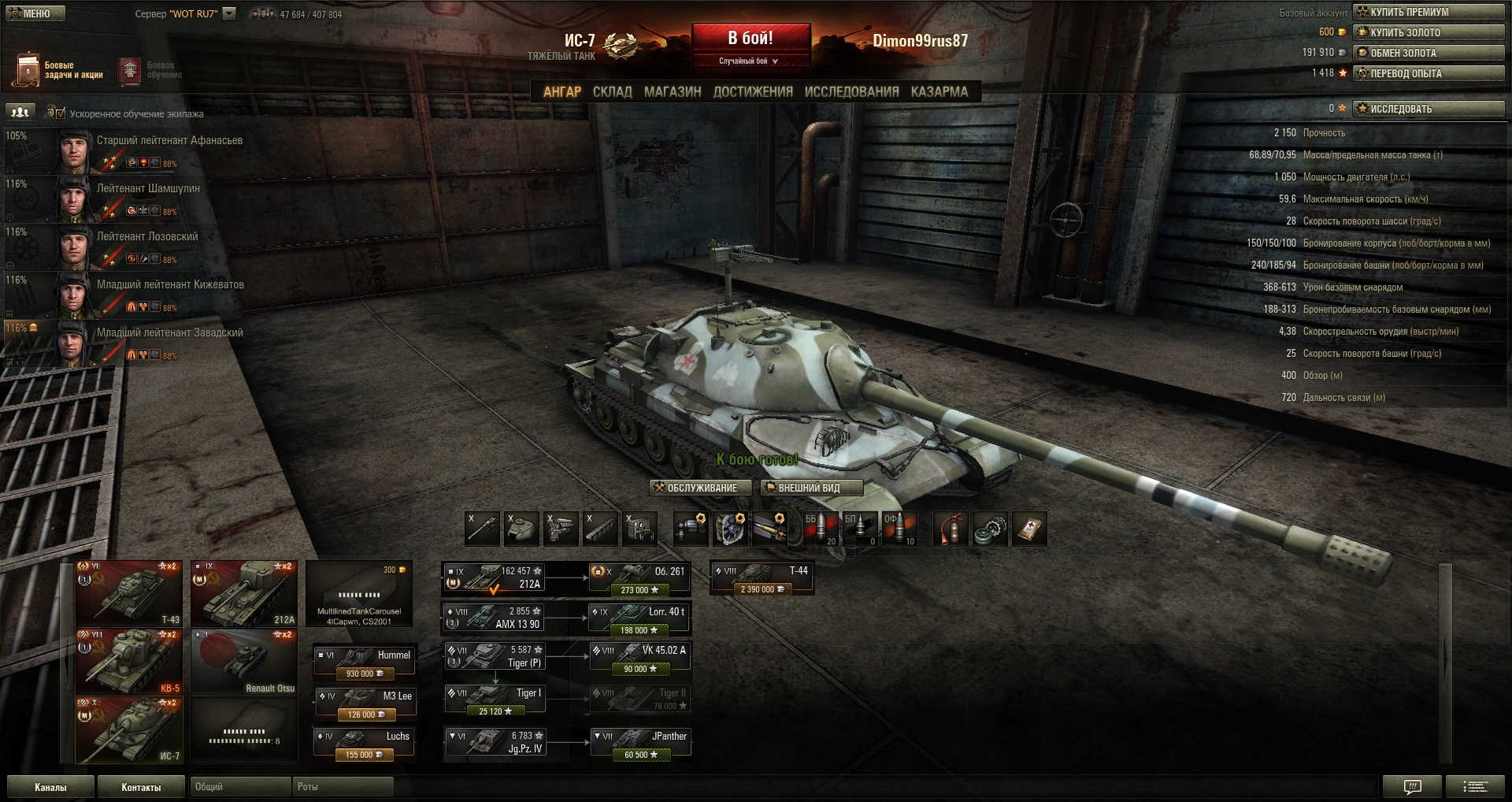Select the ПЕРЕВОД ОПЫТА button
Image resolution: width=1512 pixels, height=802 pixels.
[1429, 73]
